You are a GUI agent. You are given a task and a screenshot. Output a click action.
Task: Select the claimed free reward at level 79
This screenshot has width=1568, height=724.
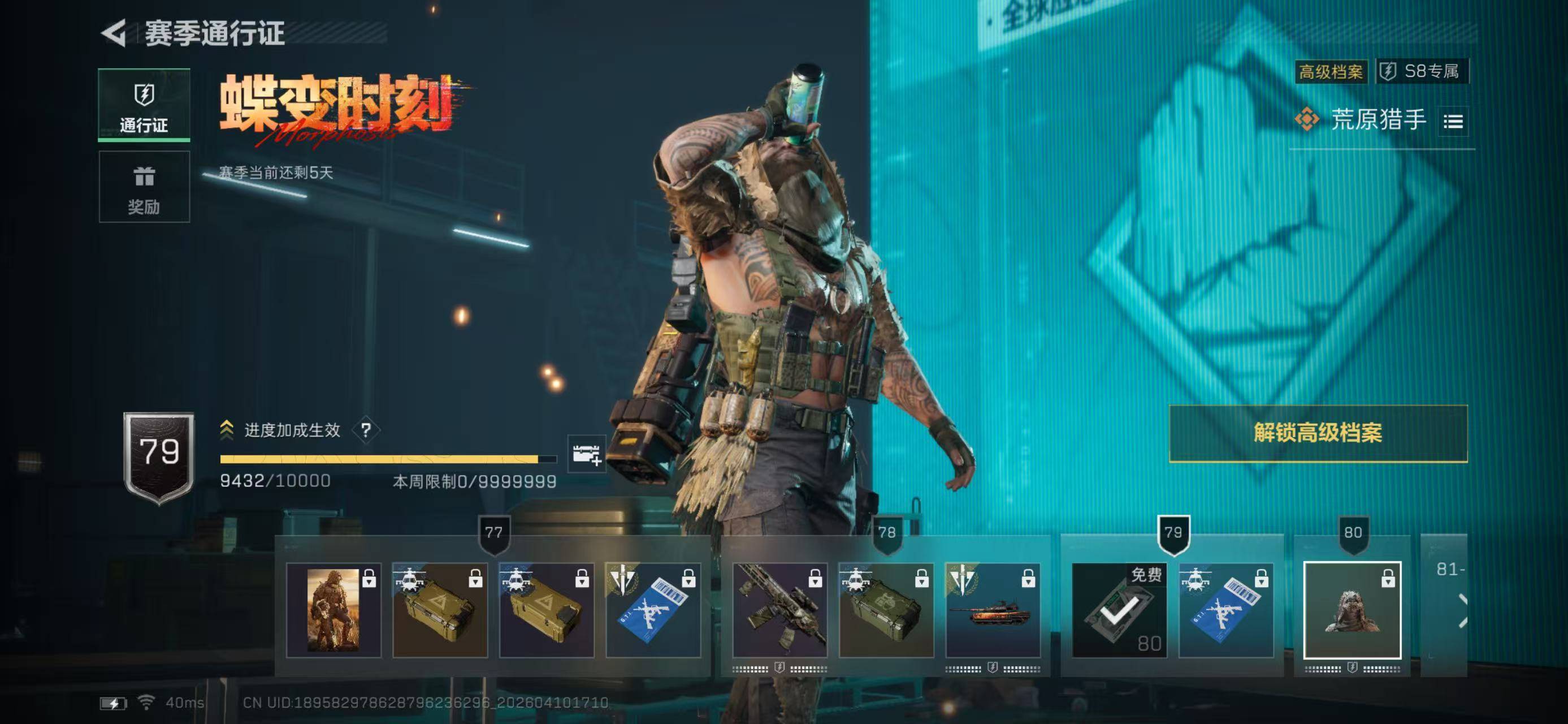(1119, 610)
